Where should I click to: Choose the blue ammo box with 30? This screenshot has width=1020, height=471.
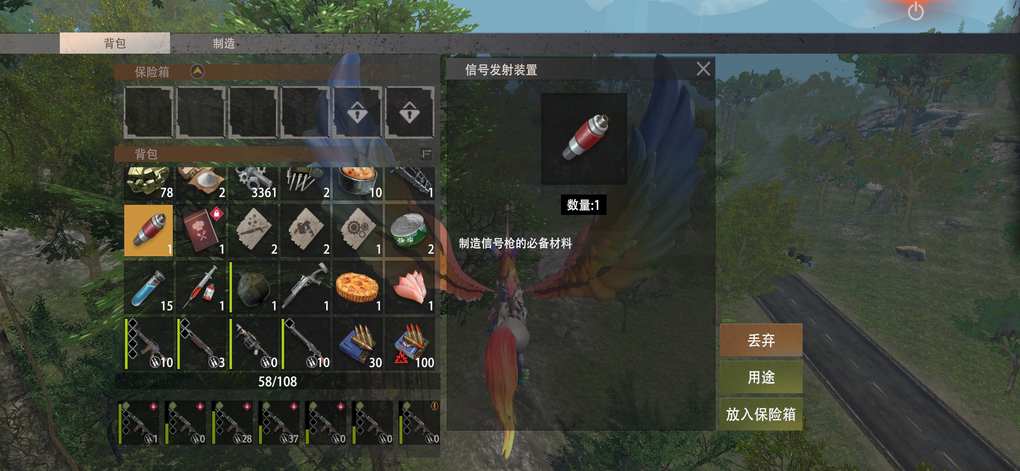click(x=357, y=343)
